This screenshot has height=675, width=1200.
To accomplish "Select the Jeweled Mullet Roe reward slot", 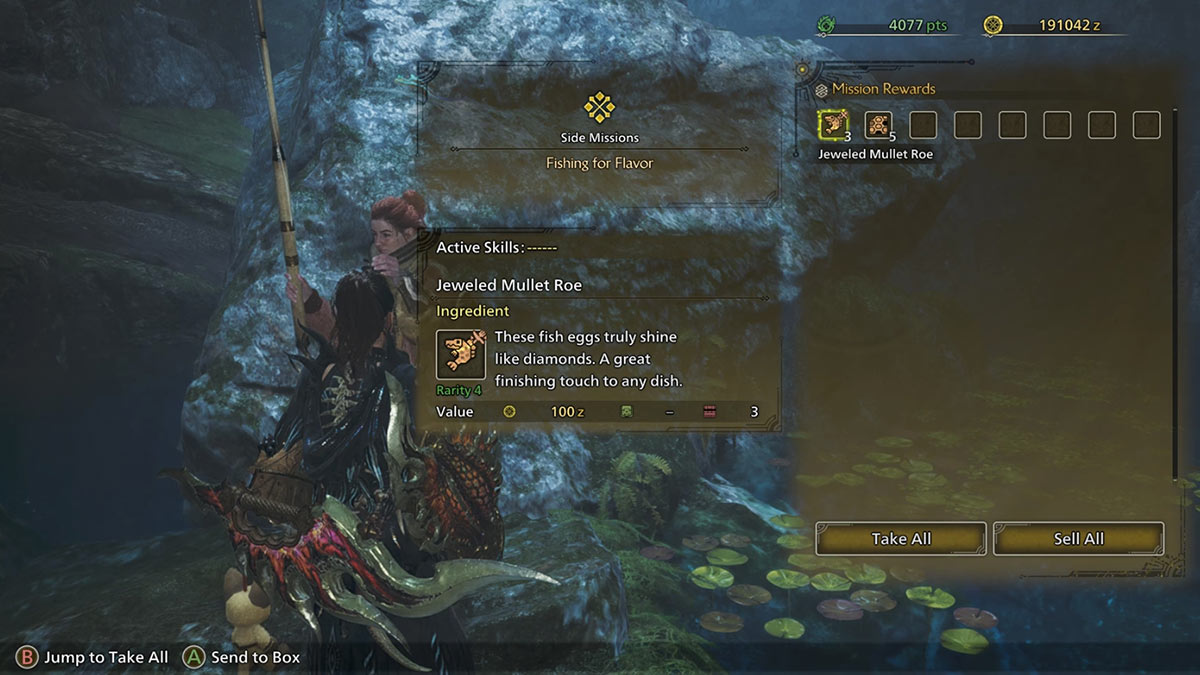I will (x=832, y=125).
